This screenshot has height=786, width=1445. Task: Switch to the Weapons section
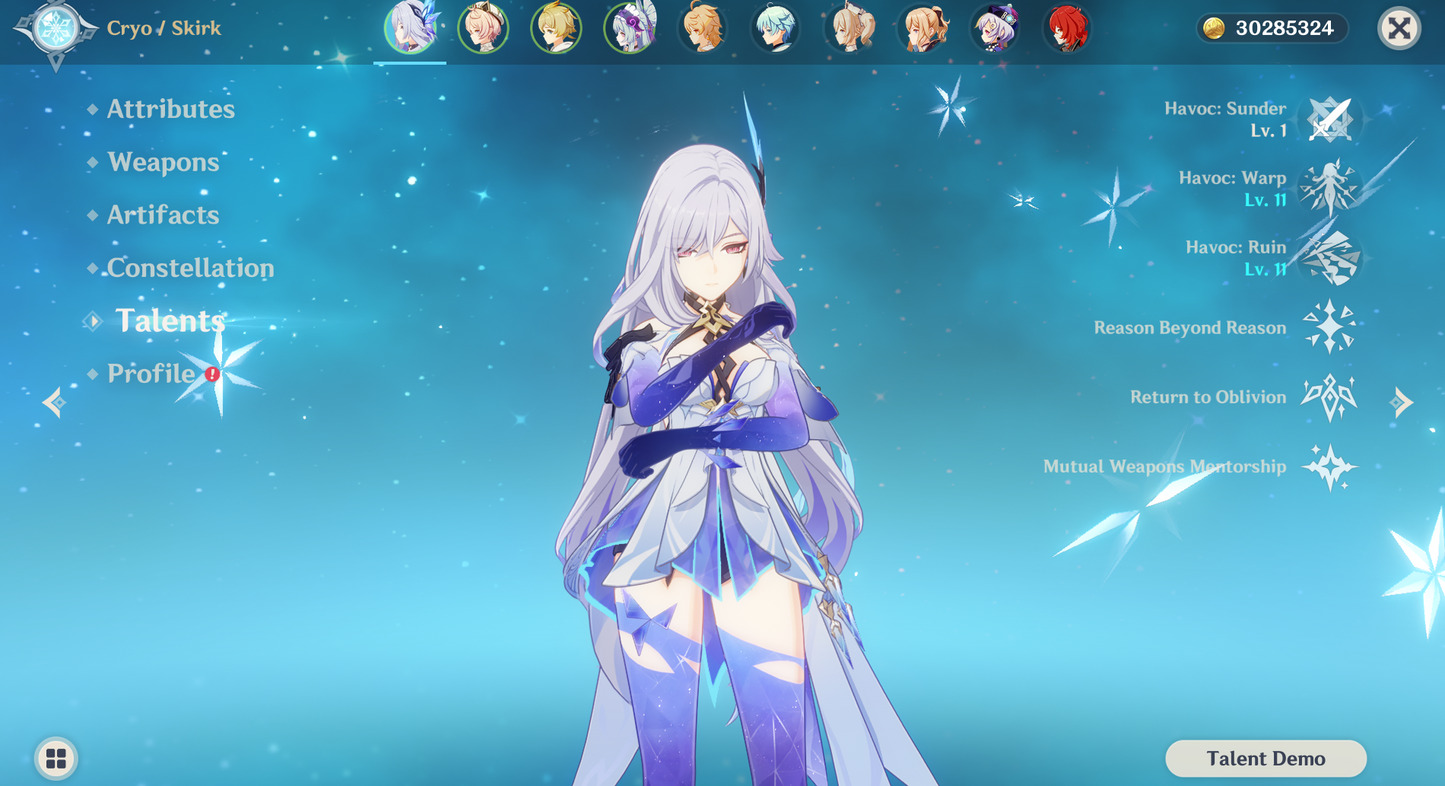tap(163, 162)
